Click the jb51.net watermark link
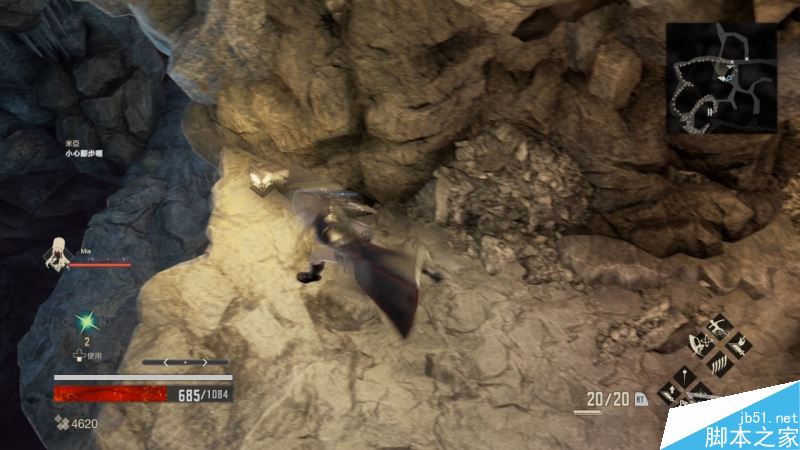The width and height of the screenshot is (800, 450). tap(771, 417)
